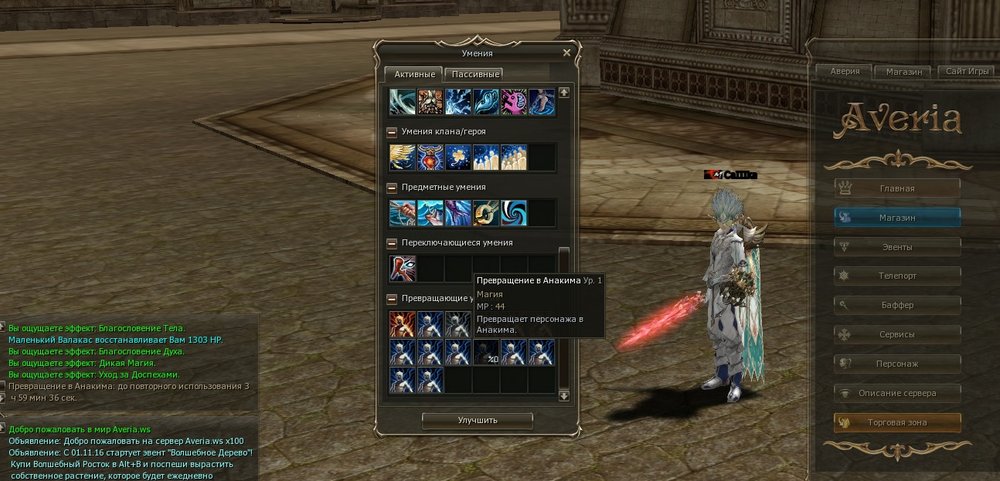Open the Главная menu entry
Screen dimensions: 1000x481
click(x=897, y=187)
